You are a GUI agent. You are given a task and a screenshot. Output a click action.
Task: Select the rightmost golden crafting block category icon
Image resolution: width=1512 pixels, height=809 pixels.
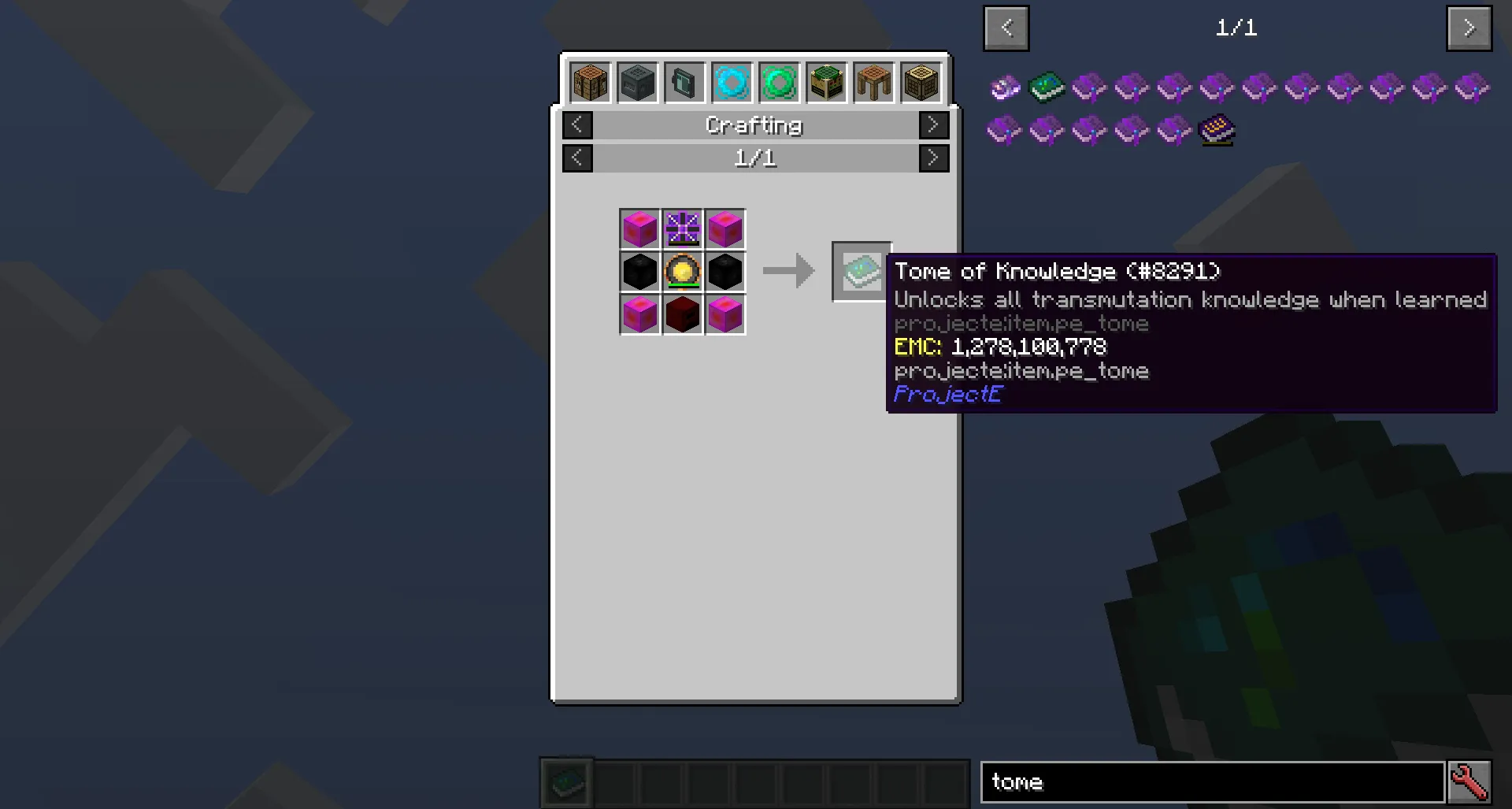(920, 82)
